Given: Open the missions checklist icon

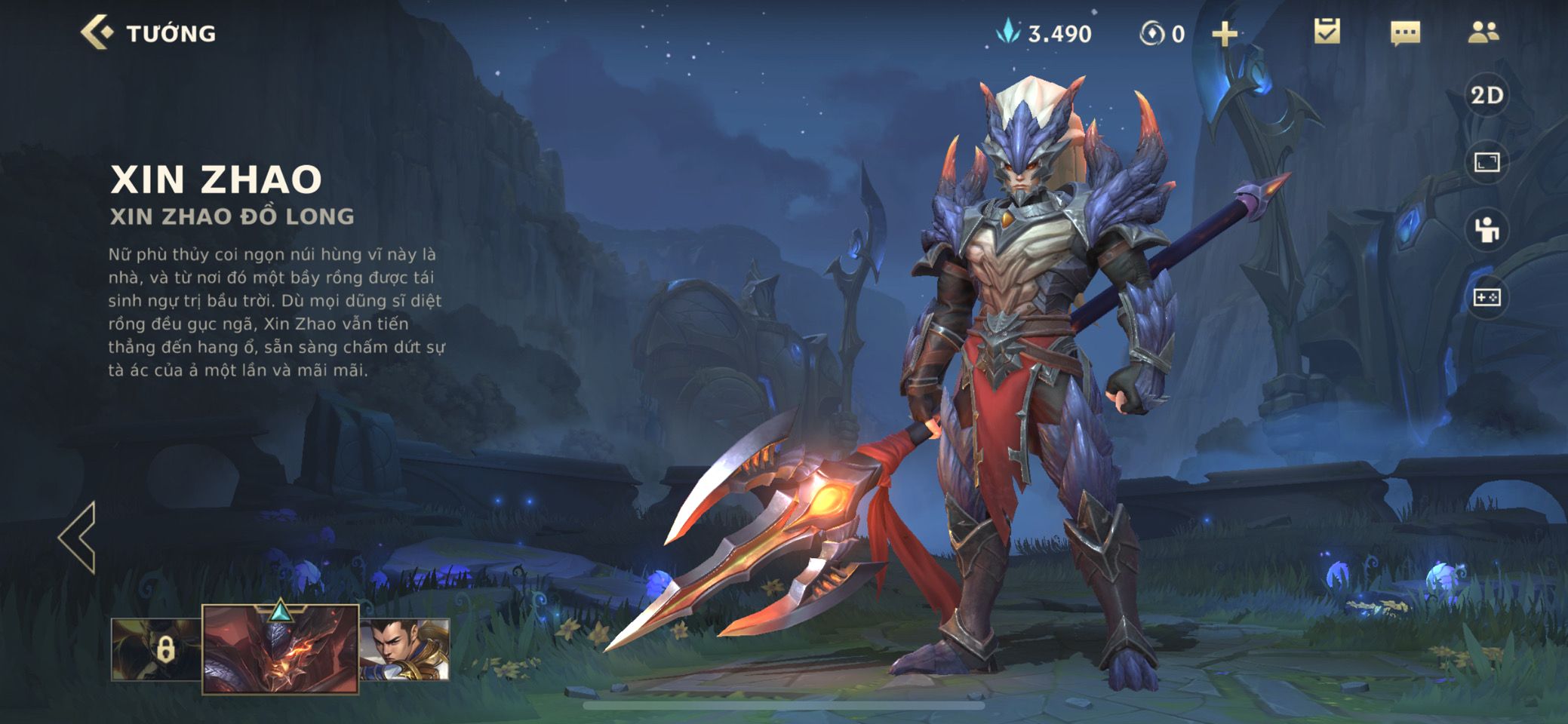Looking at the screenshot, I should coord(1327,32).
